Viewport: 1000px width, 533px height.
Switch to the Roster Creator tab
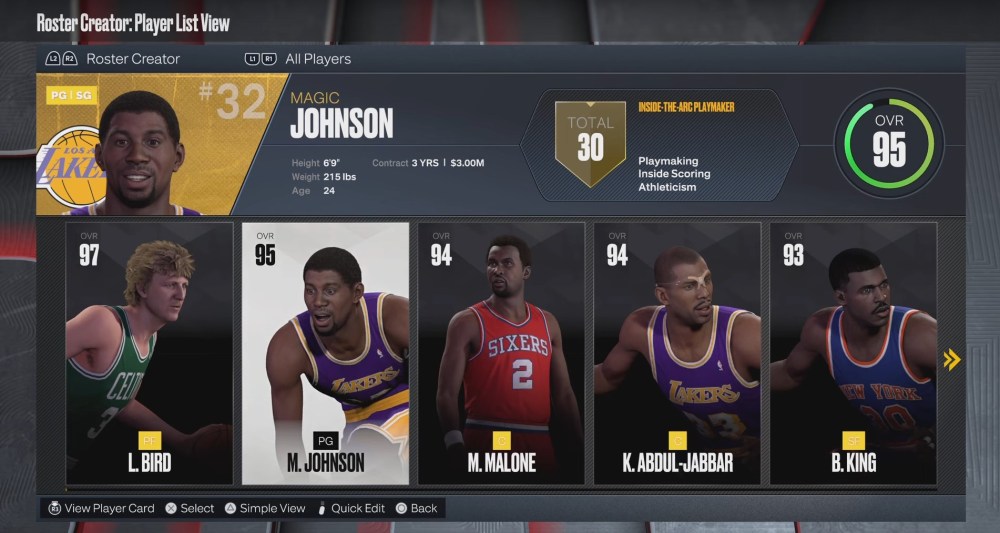132,59
